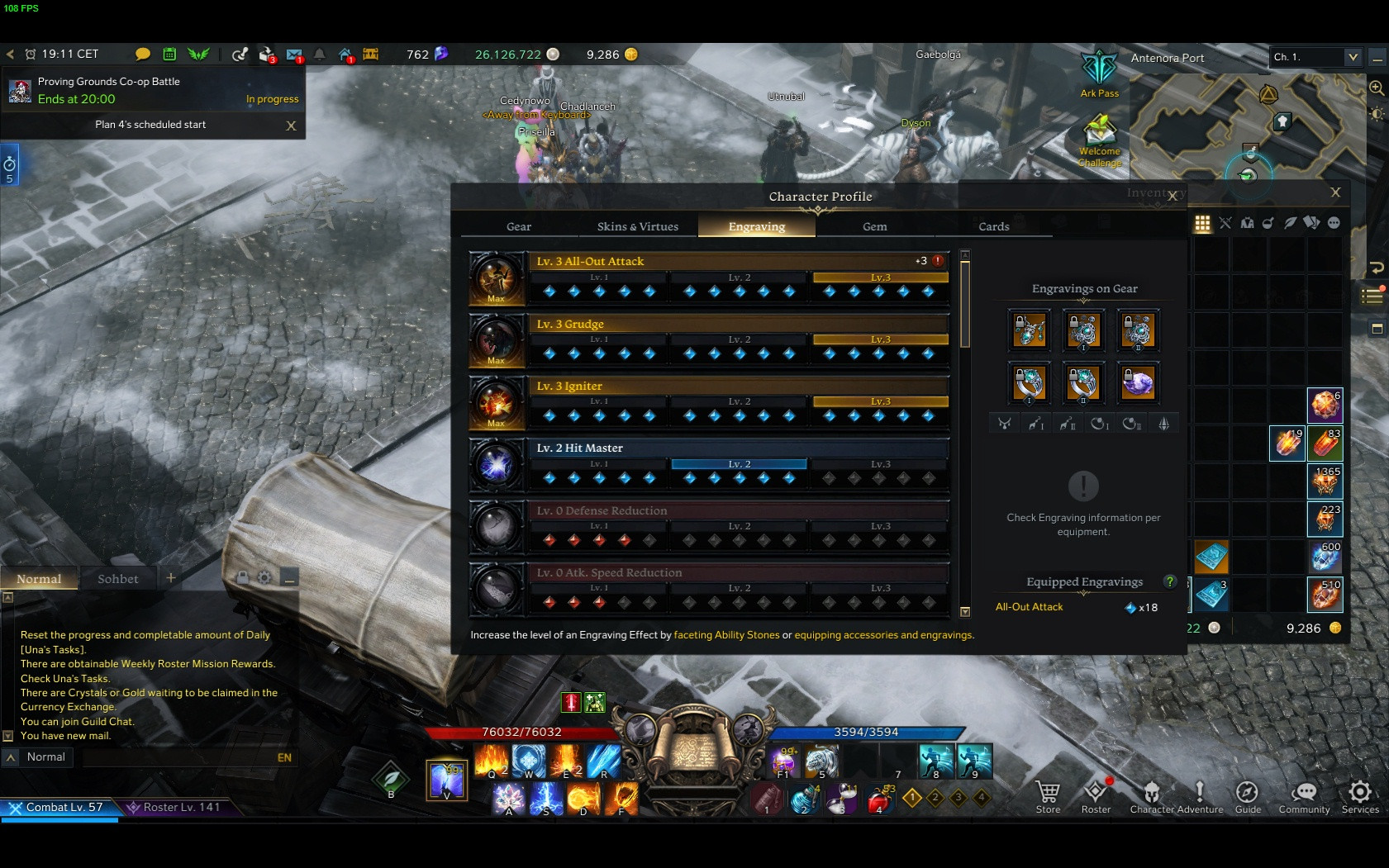Open the Community menu
This screenshot has width=1389, height=868.
pyautogui.click(x=1304, y=796)
